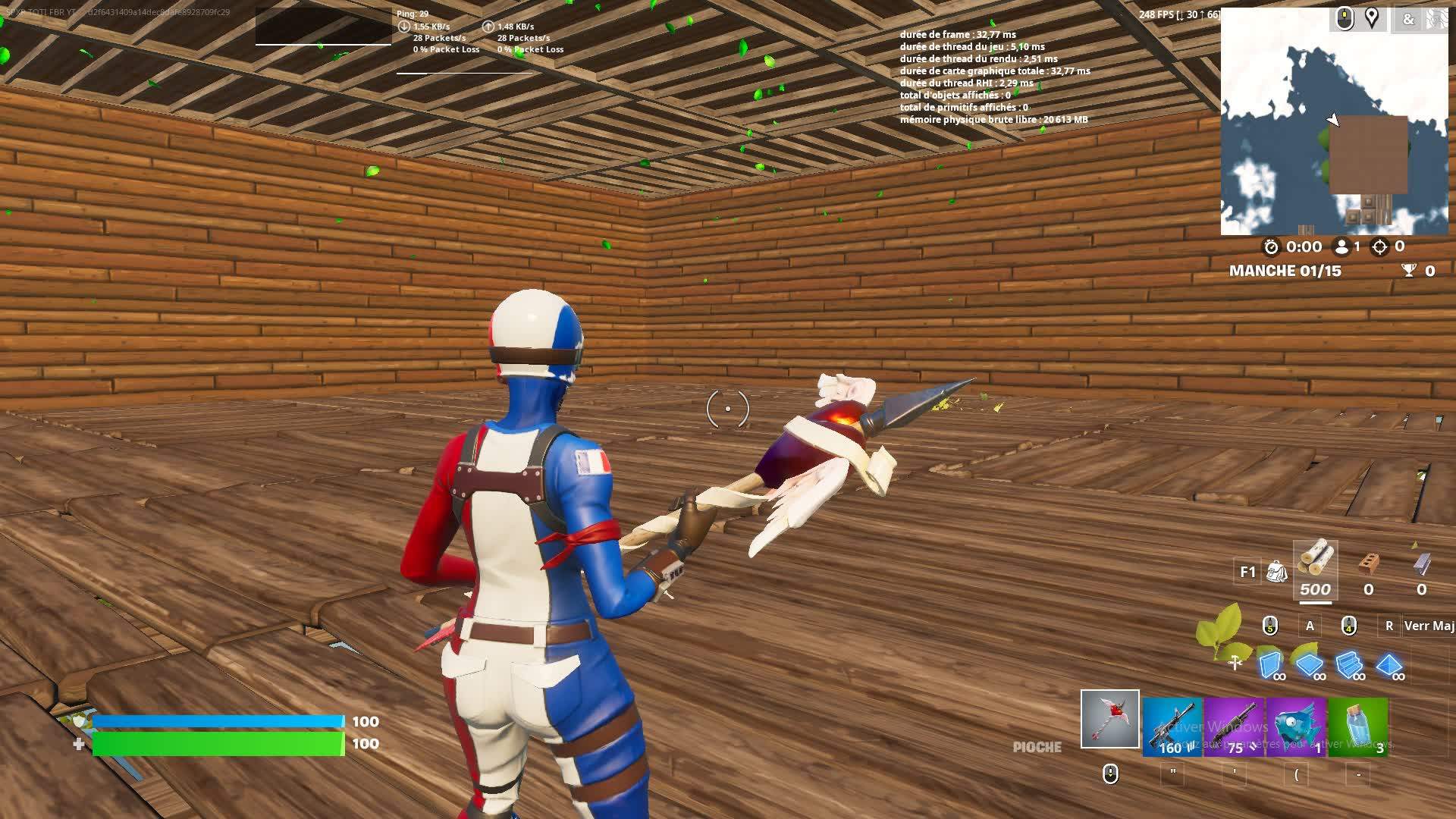The width and height of the screenshot is (1456, 819).
Task: Open the map via the location pin icon
Action: tap(1373, 19)
